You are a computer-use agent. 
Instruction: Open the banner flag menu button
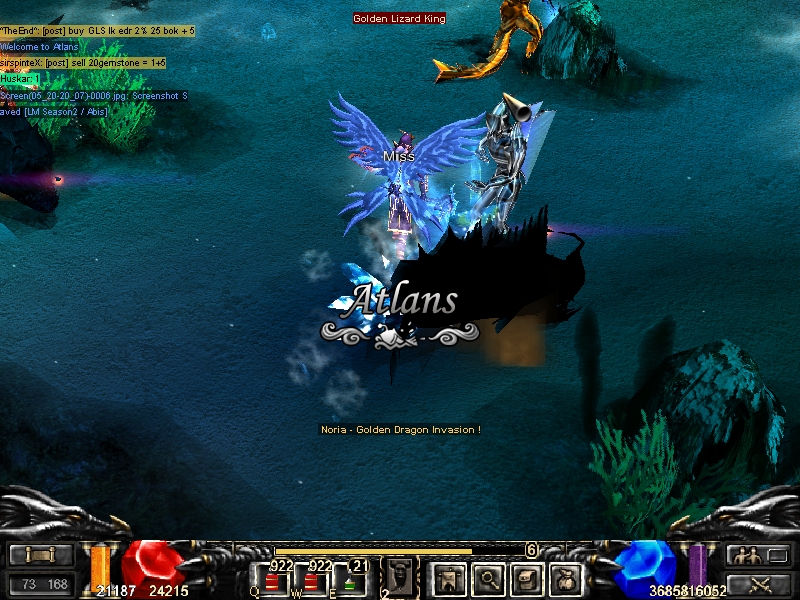coord(446,578)
